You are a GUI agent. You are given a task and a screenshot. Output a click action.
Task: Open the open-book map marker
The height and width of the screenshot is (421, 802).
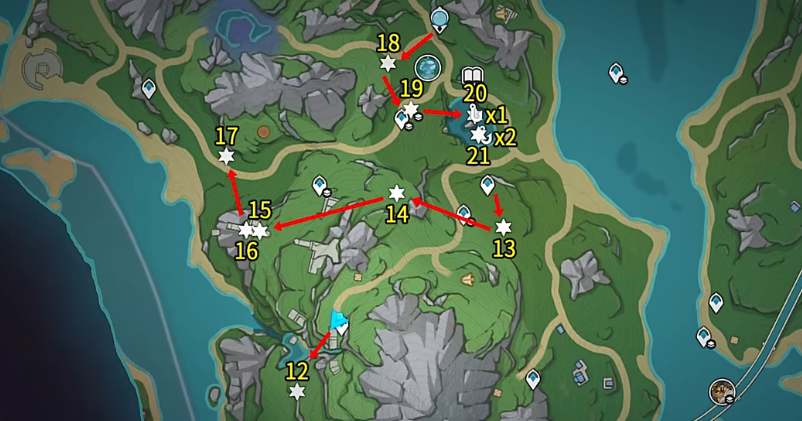coord(473,77)
